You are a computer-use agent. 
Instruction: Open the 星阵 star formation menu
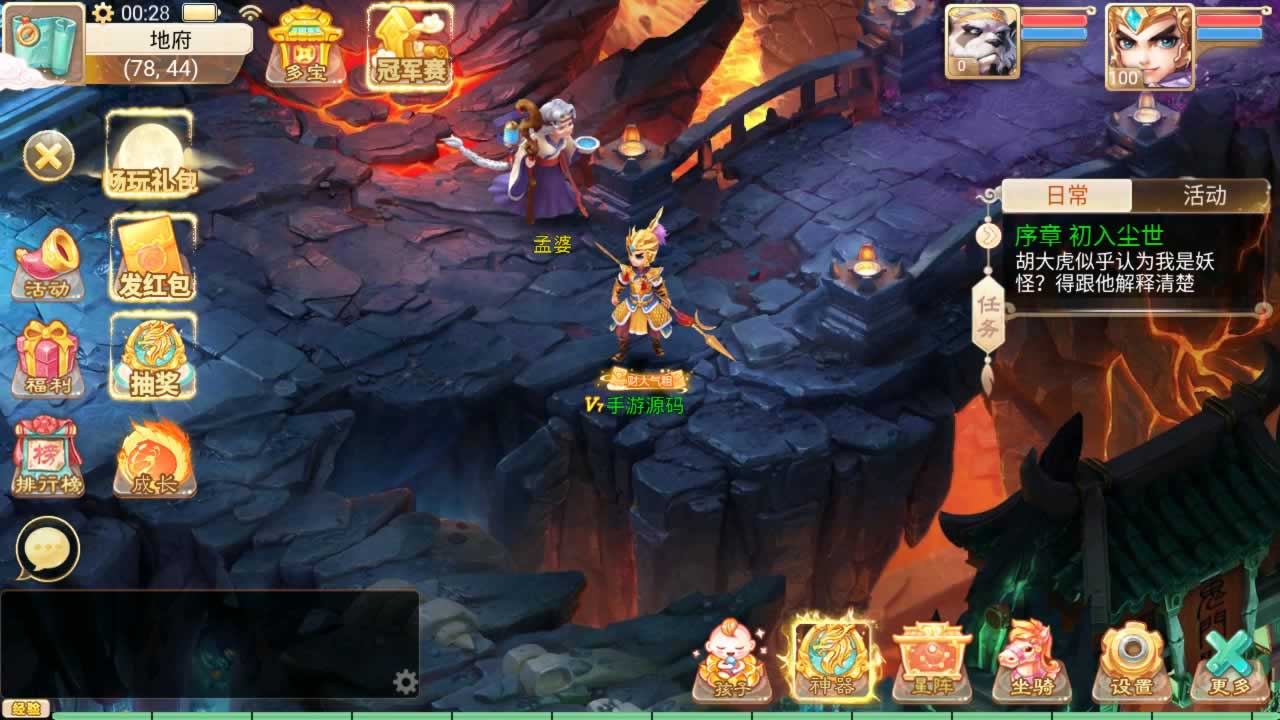click(x=932, y=660)
